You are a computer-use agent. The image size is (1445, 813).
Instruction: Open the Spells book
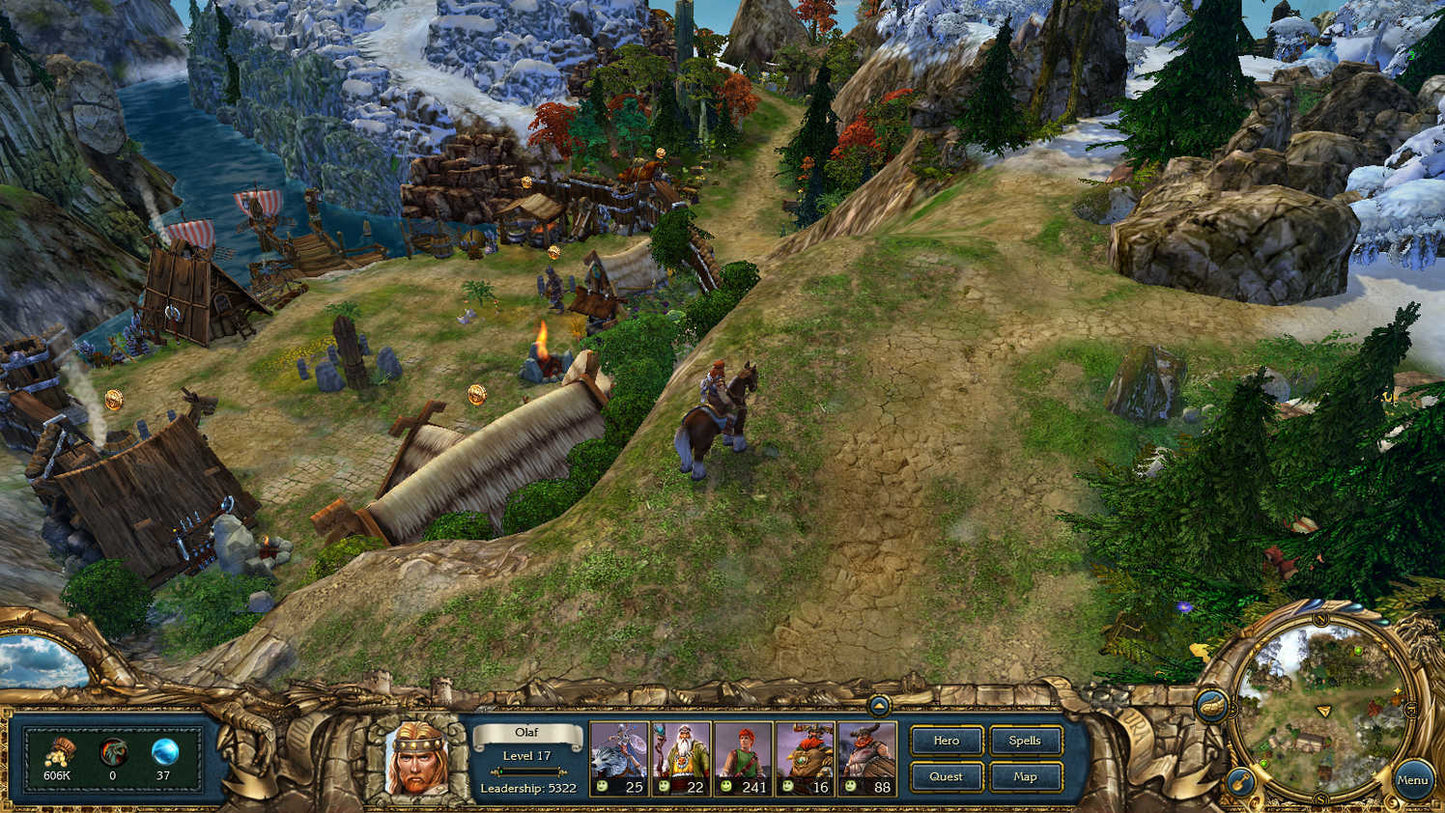1025,741
